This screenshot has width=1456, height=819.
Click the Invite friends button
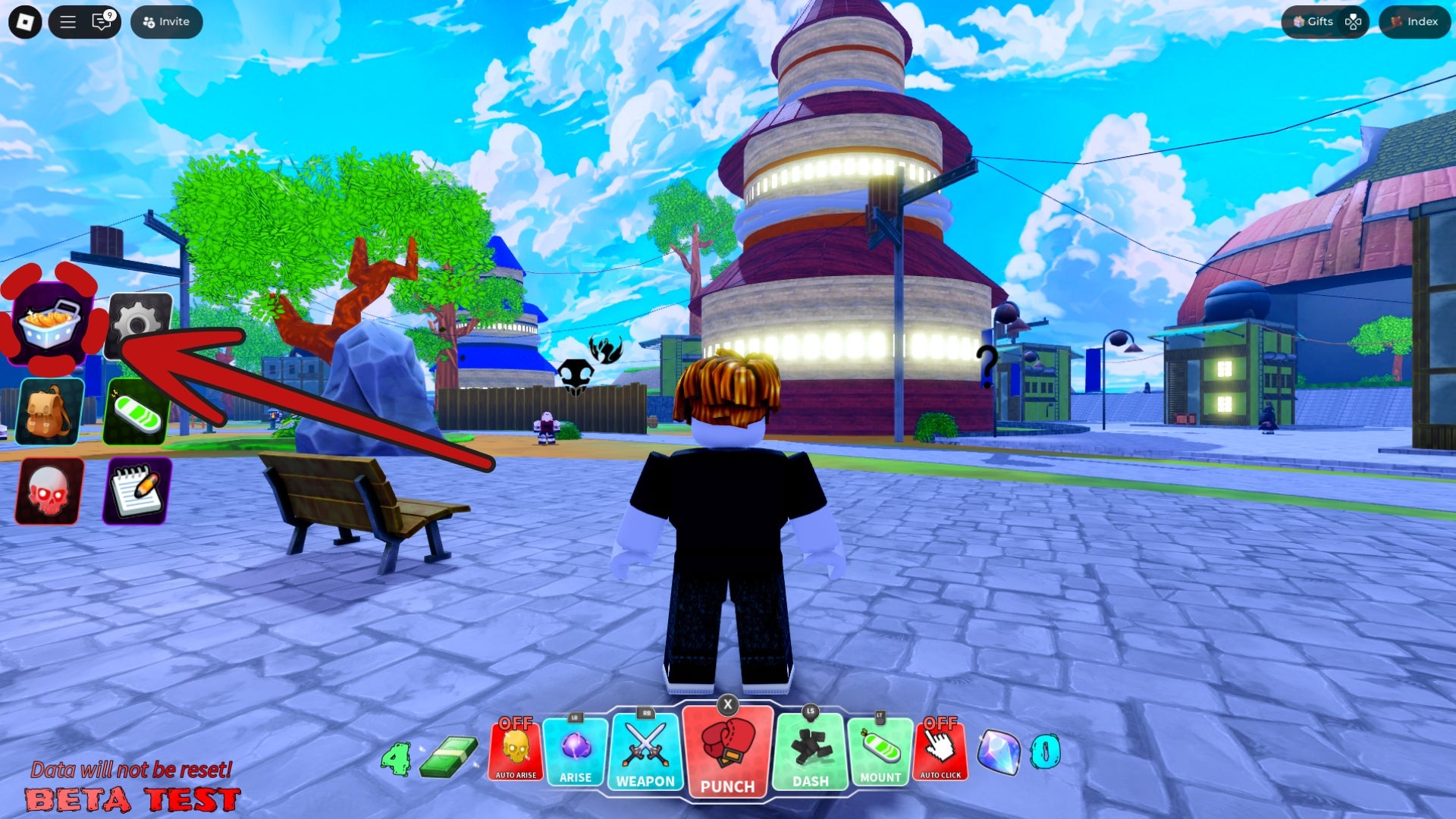click(166, 22)
